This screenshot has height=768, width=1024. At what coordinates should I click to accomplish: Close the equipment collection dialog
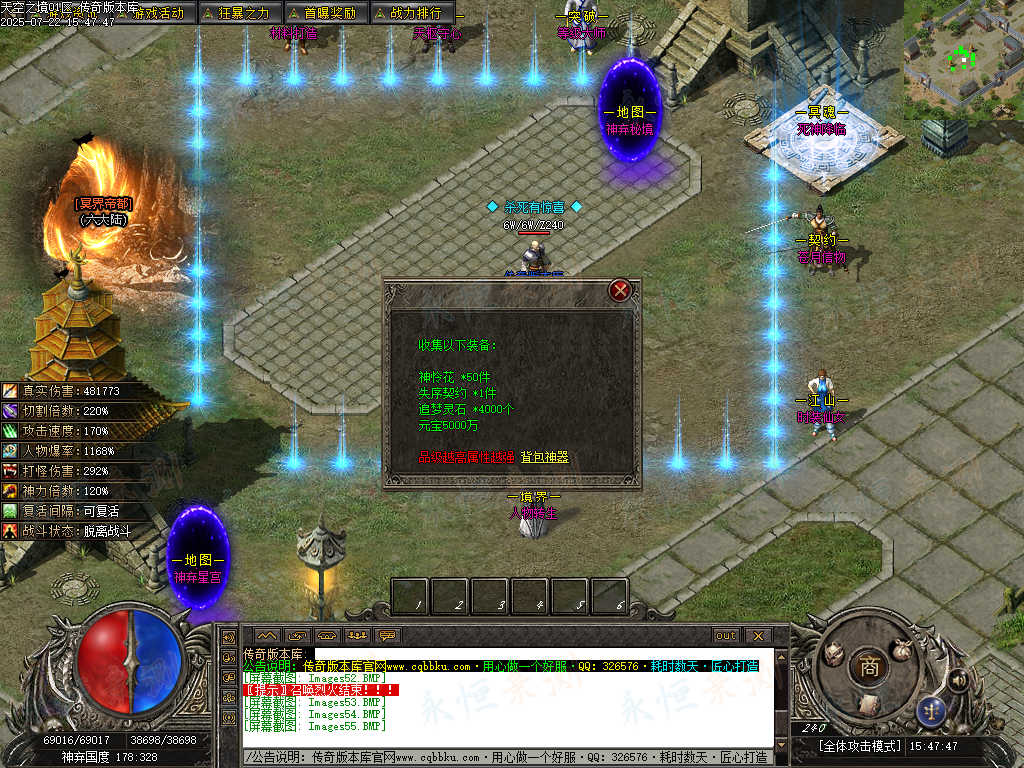coord(620,291)
